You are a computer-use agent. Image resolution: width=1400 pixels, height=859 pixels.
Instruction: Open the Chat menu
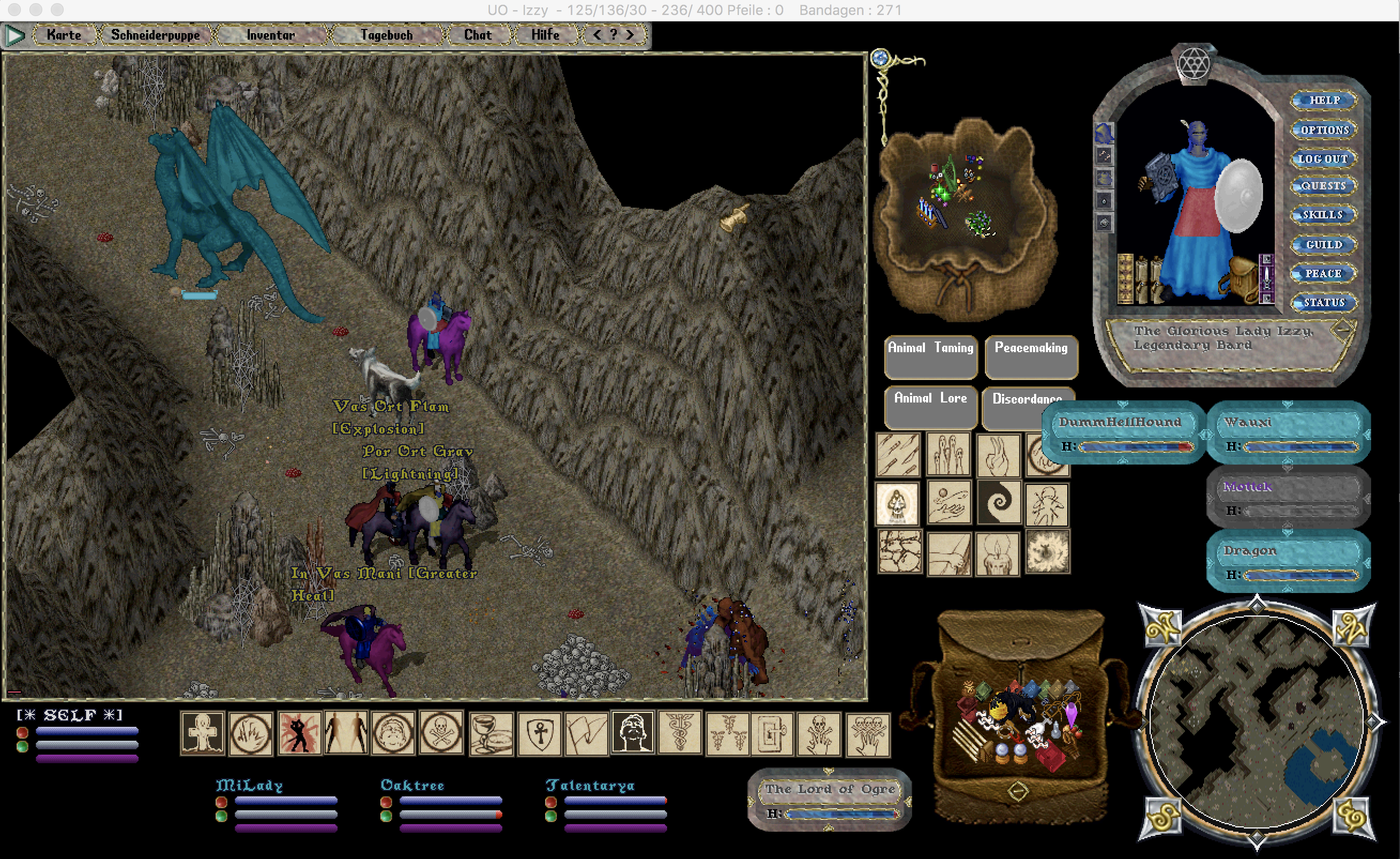477,35
